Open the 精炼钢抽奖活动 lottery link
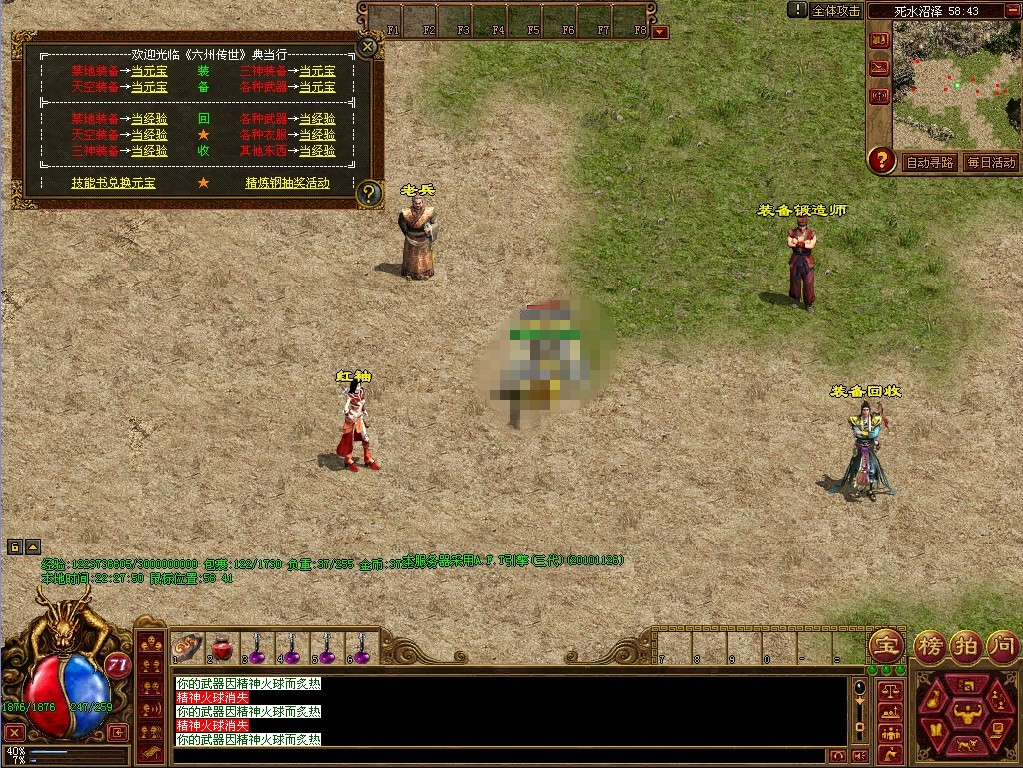 tap(287, 183)
